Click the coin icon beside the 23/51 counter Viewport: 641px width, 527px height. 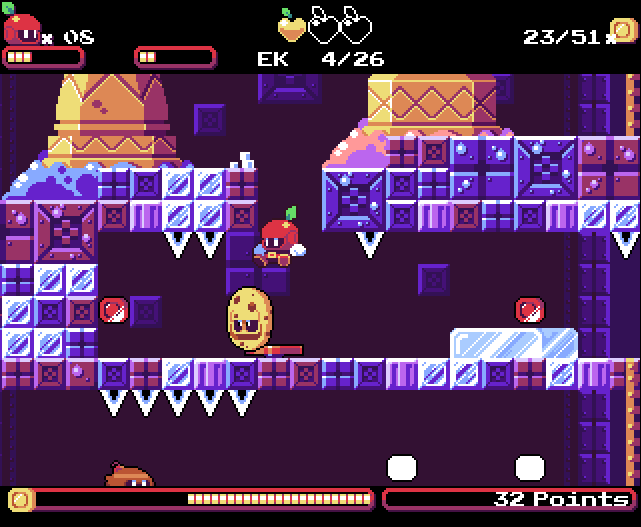[x=624, y=33]
